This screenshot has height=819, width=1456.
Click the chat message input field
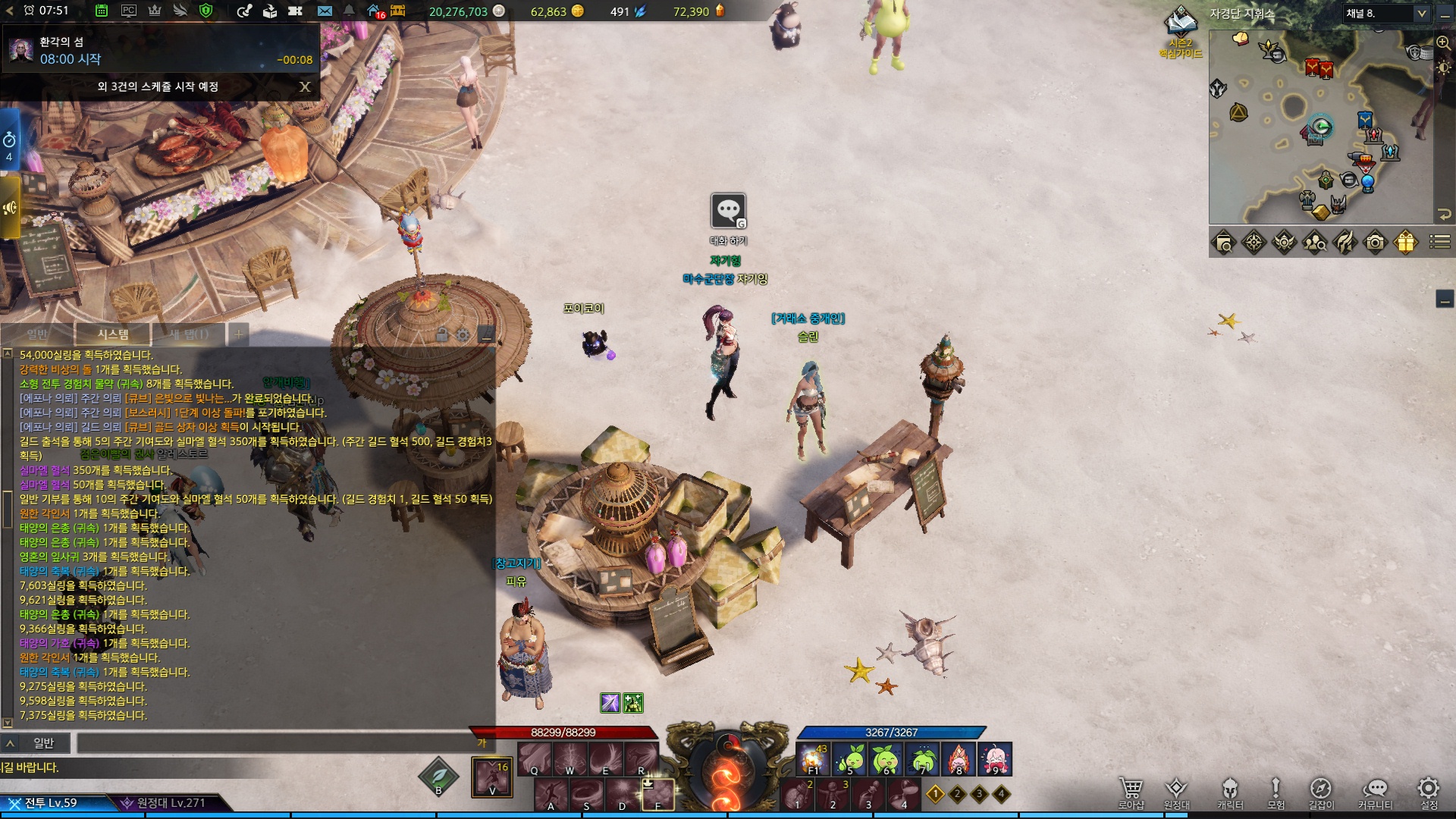pos(273,743)
